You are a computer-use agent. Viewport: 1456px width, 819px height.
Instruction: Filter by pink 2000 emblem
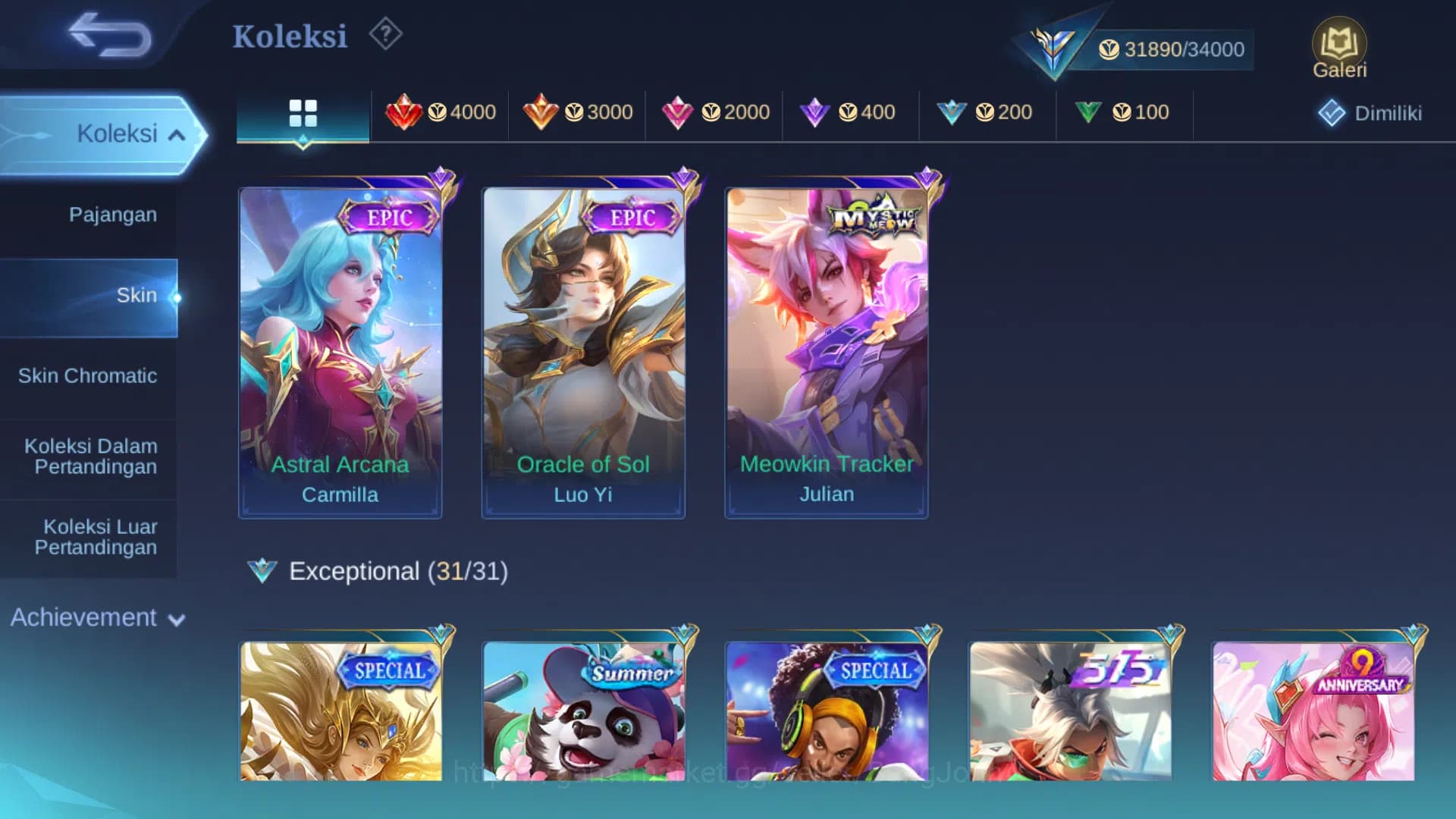[x=714, y=112]
